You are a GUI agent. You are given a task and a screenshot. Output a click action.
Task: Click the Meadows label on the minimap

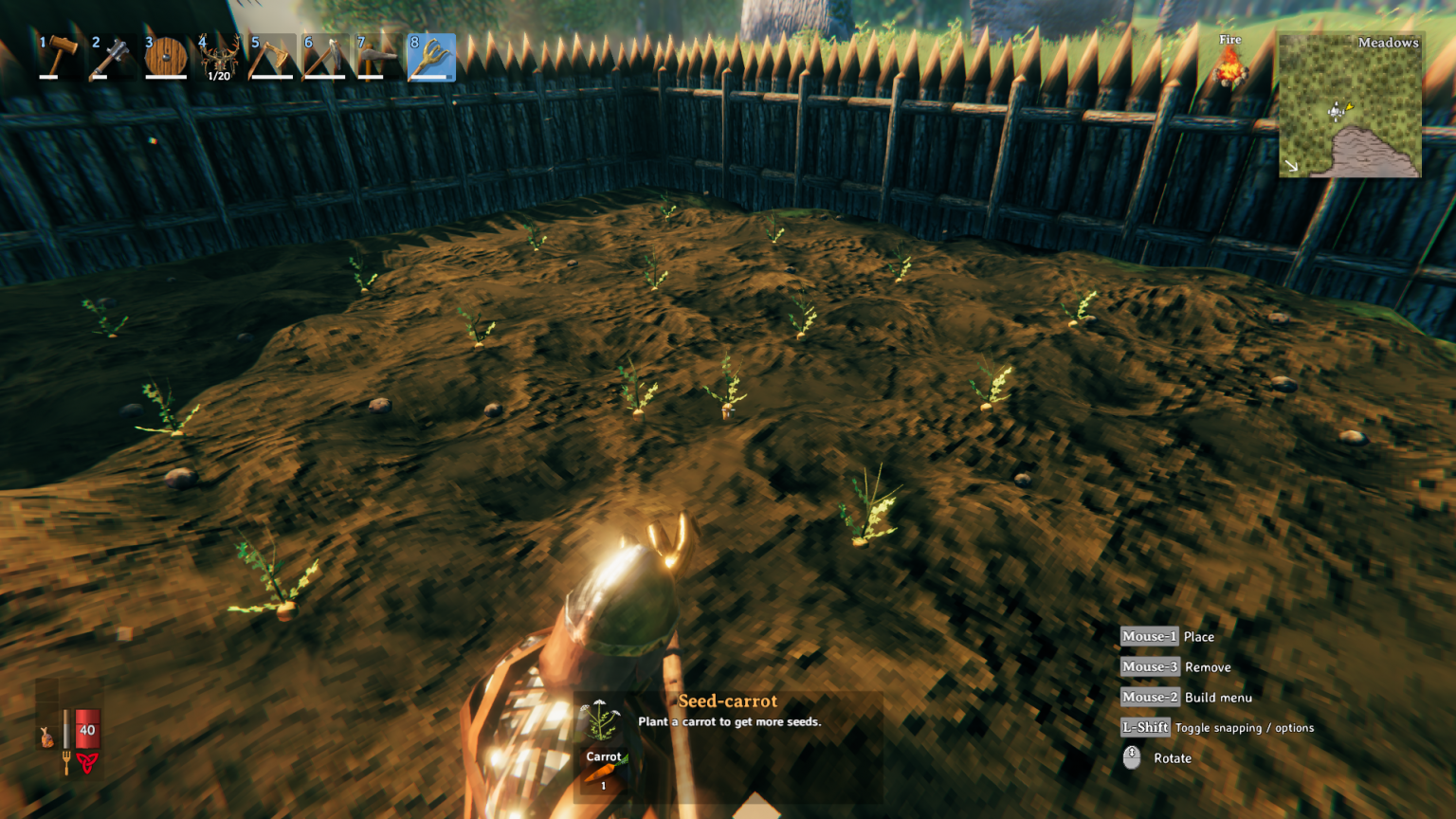click(x=1388, y=43)
